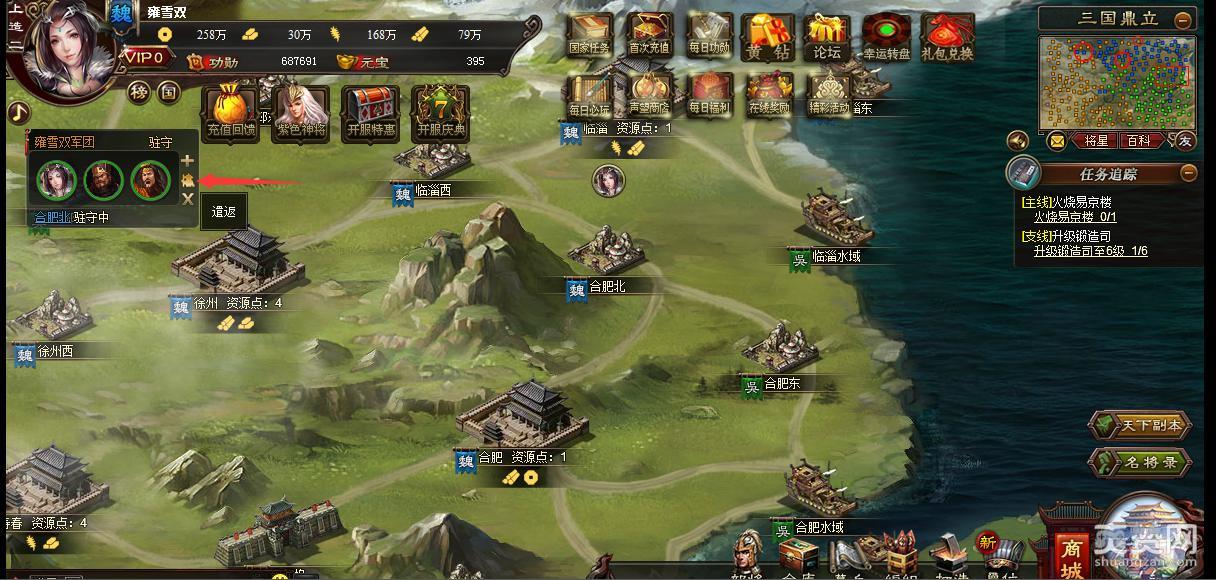The image size is (1216, 580).
Task: Click the 遣返 recall icon beside the legion
Action: click(x=188, y=180)
